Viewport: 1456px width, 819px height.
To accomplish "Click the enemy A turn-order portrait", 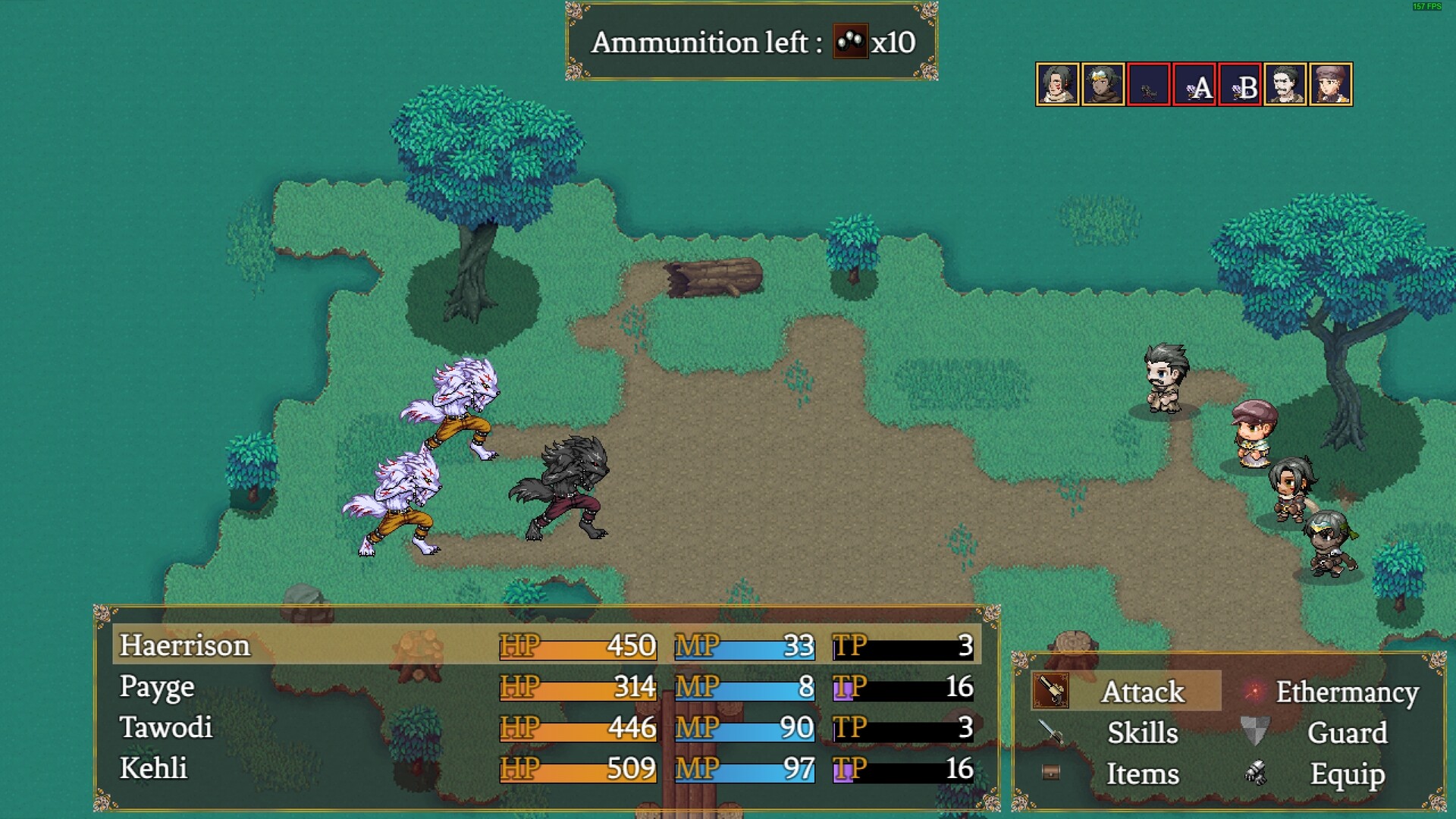I will [1194, 84].
